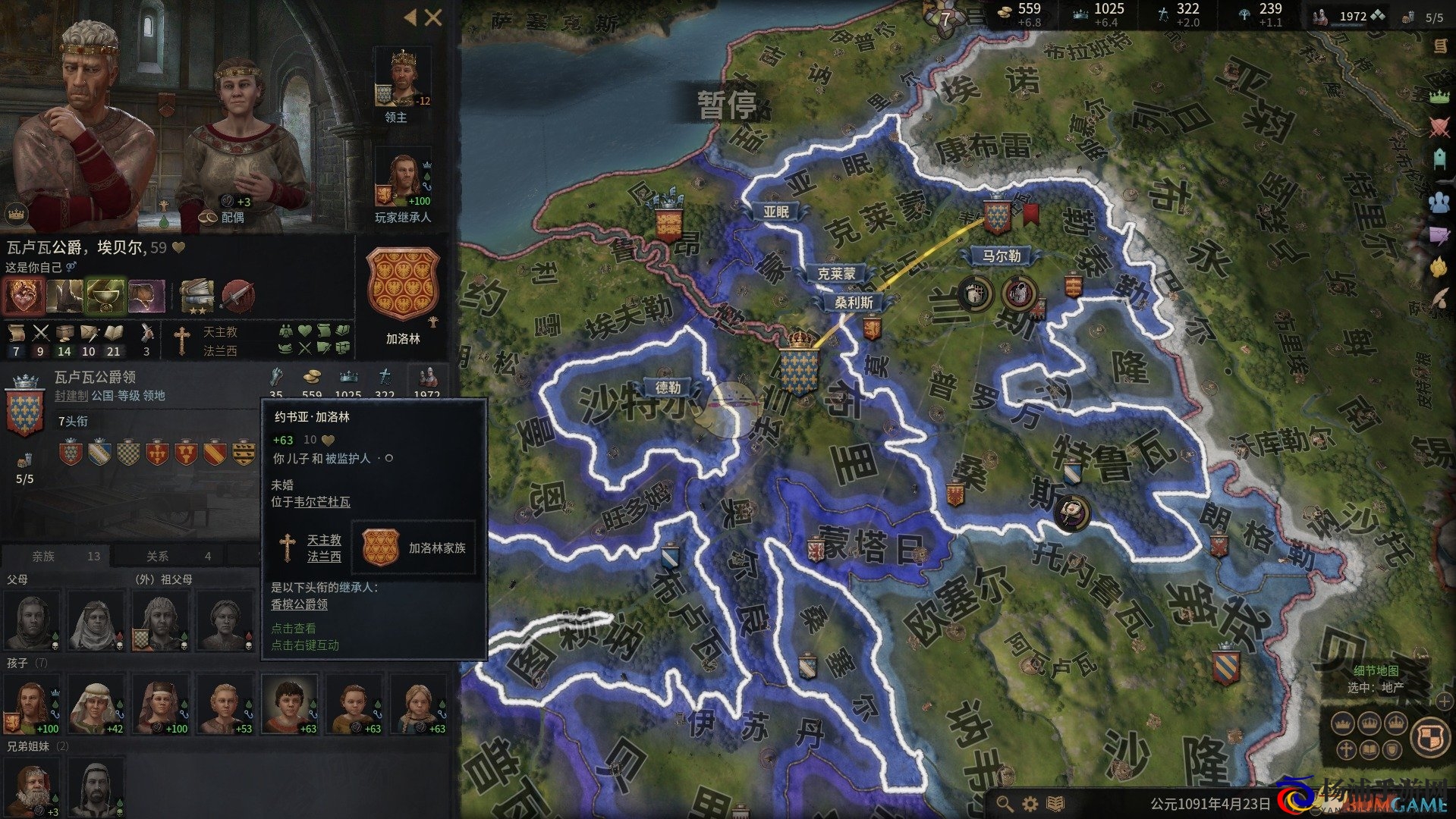Select the player heir (玩家继承人) portrait
Screen dimensions: 1456x819
coord(402,180)
